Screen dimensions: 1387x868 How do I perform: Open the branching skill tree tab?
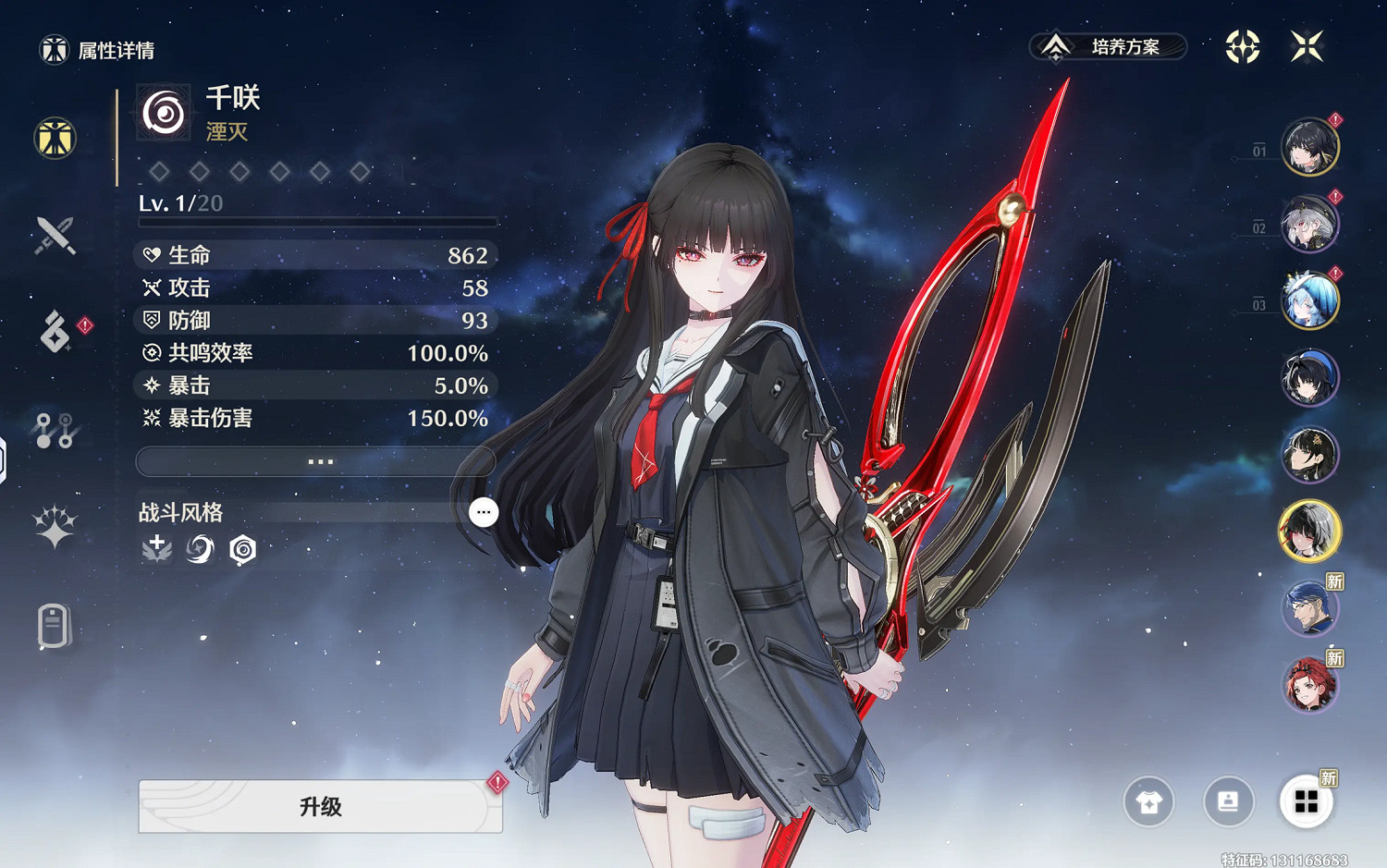(55, 430)
